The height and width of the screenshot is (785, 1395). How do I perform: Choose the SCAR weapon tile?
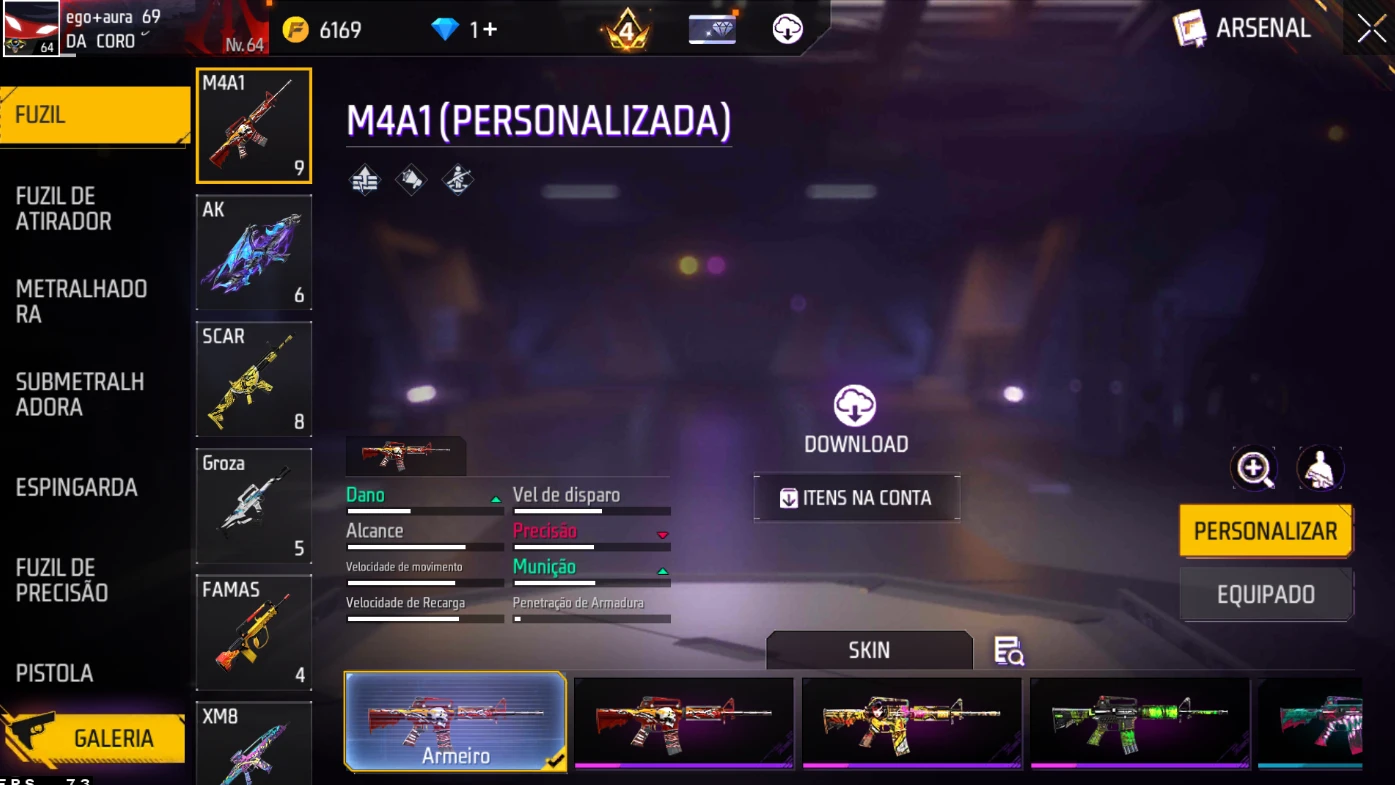[254, 379]
